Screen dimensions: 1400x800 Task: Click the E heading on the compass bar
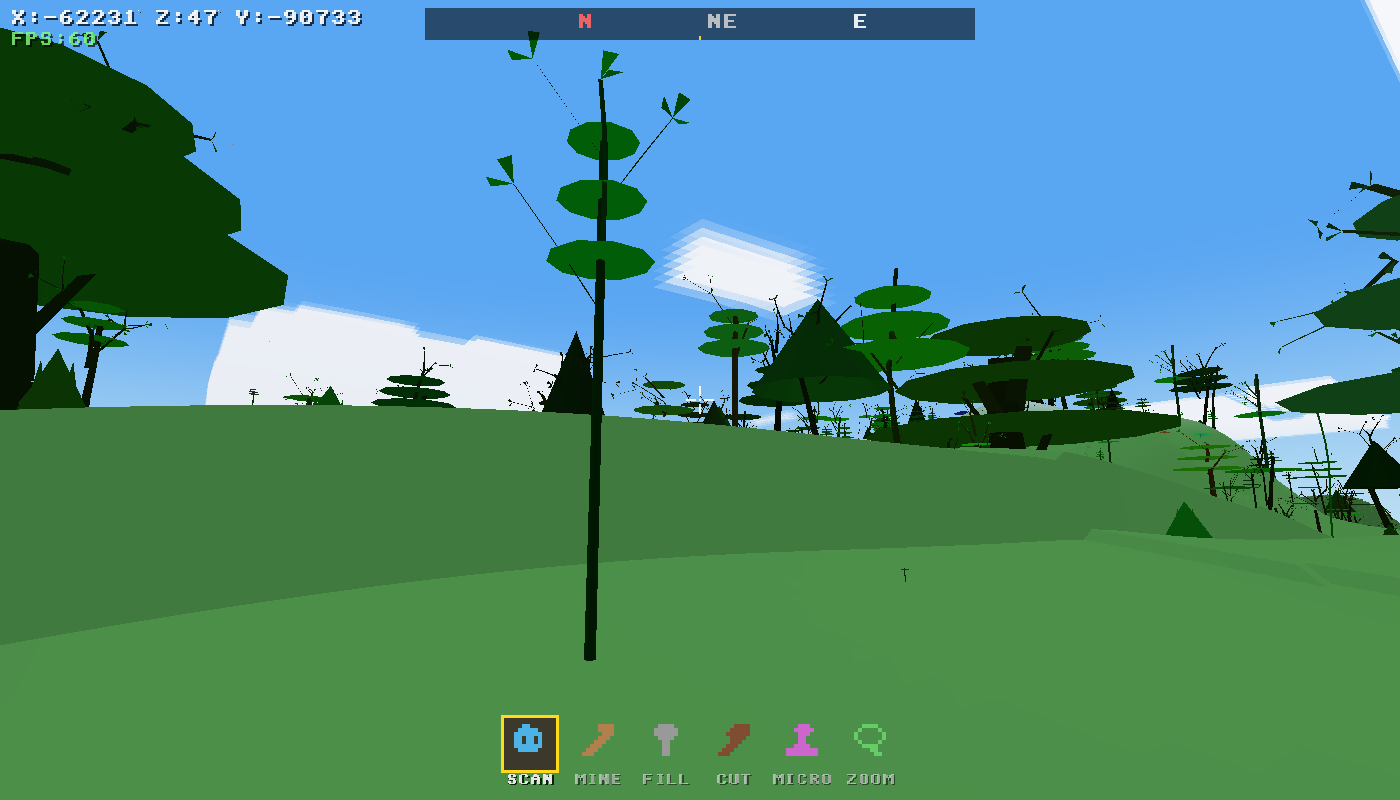858,21
